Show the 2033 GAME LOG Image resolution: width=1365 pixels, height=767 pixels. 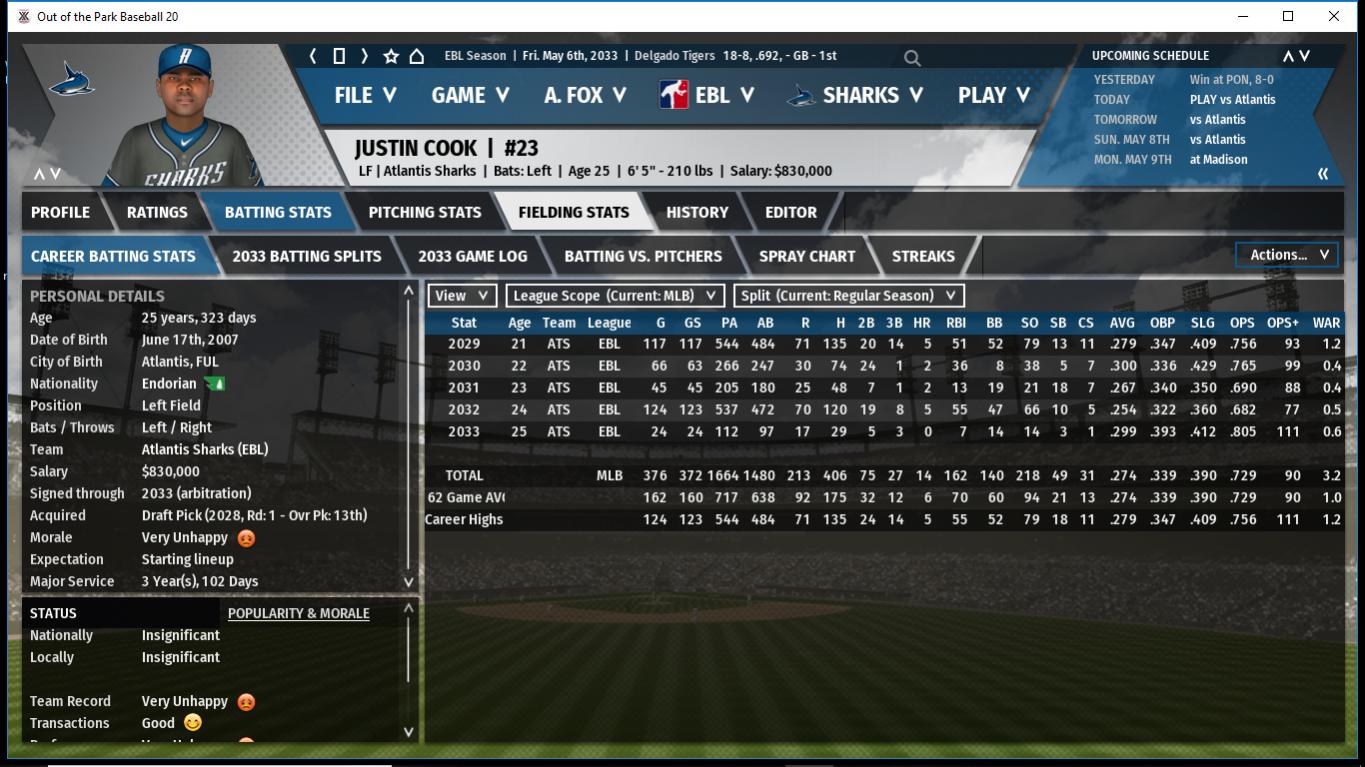472,256
